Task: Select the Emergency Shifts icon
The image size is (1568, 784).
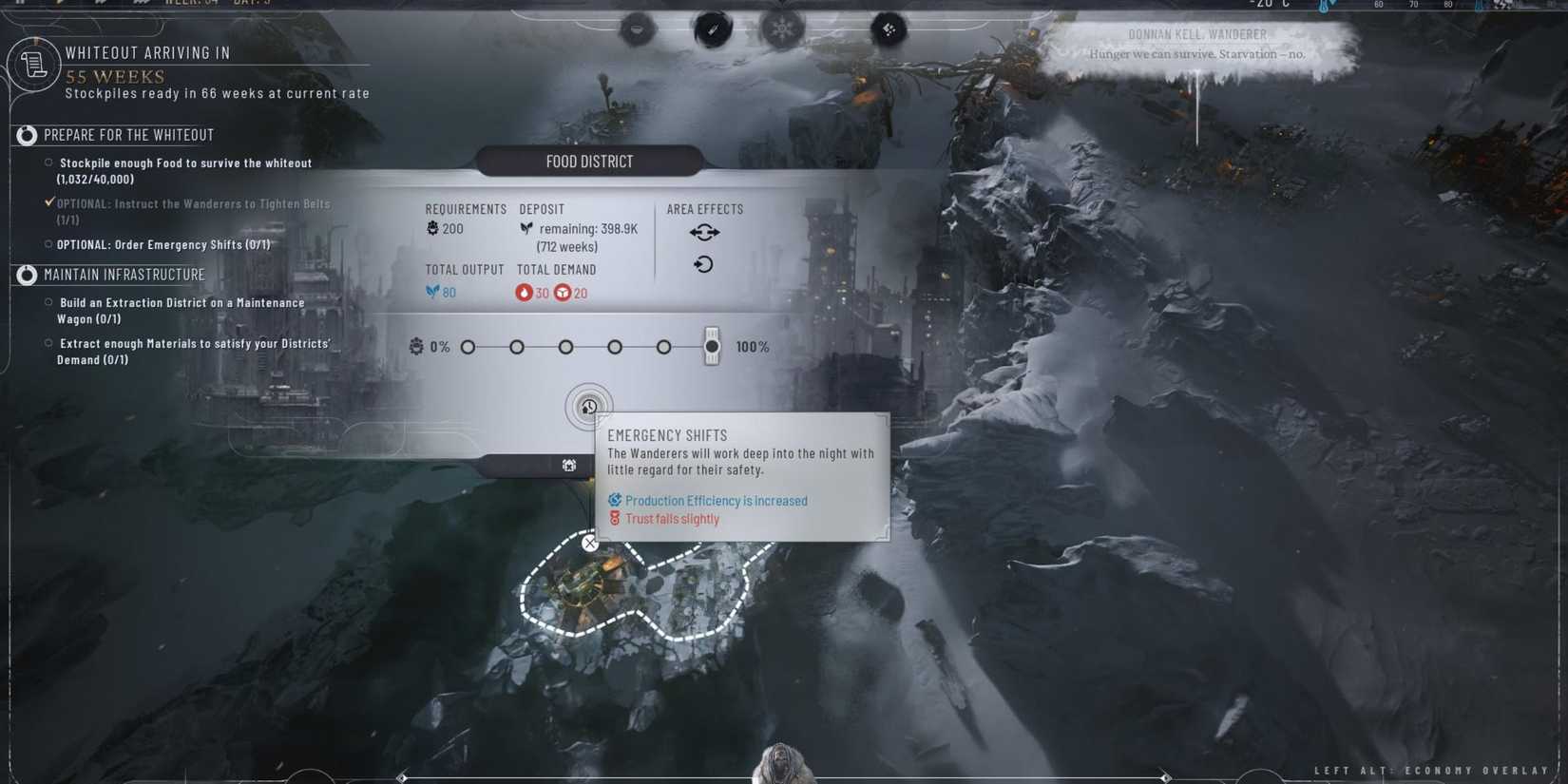Action: 589,406
